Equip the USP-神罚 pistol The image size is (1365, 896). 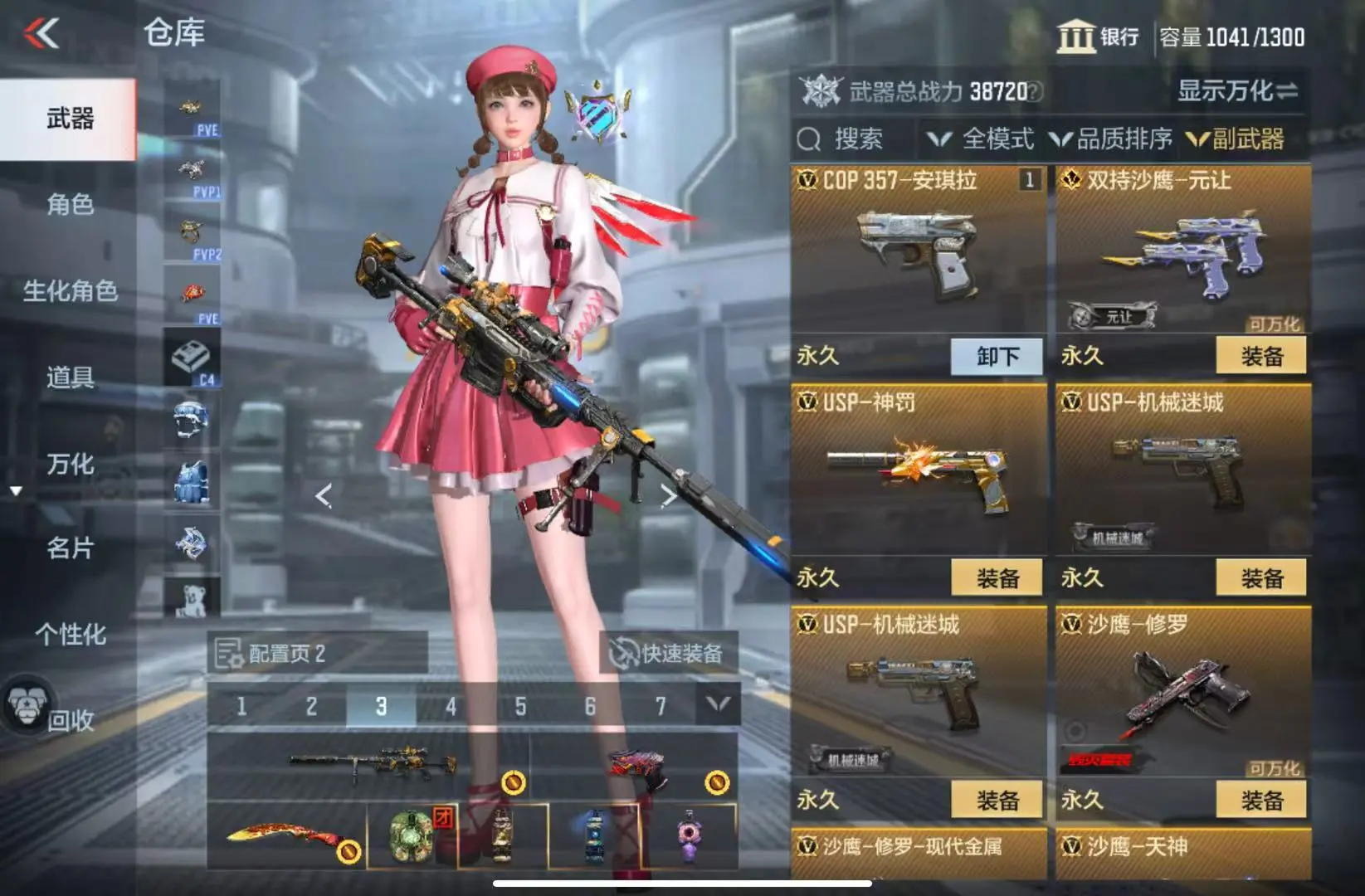pos(997,578)
